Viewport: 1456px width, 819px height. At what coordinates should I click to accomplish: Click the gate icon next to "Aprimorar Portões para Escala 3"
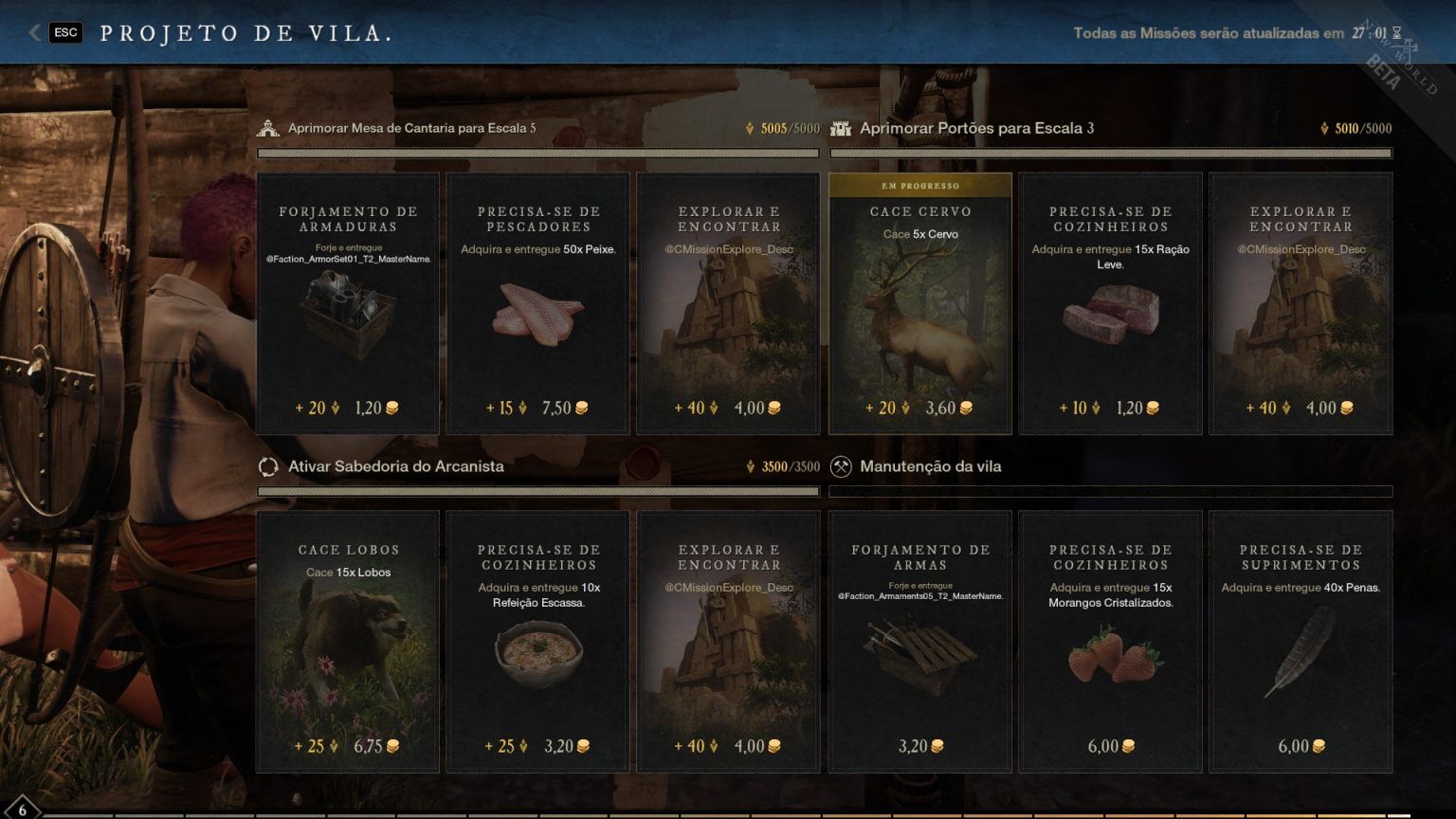tap(842, 127)
